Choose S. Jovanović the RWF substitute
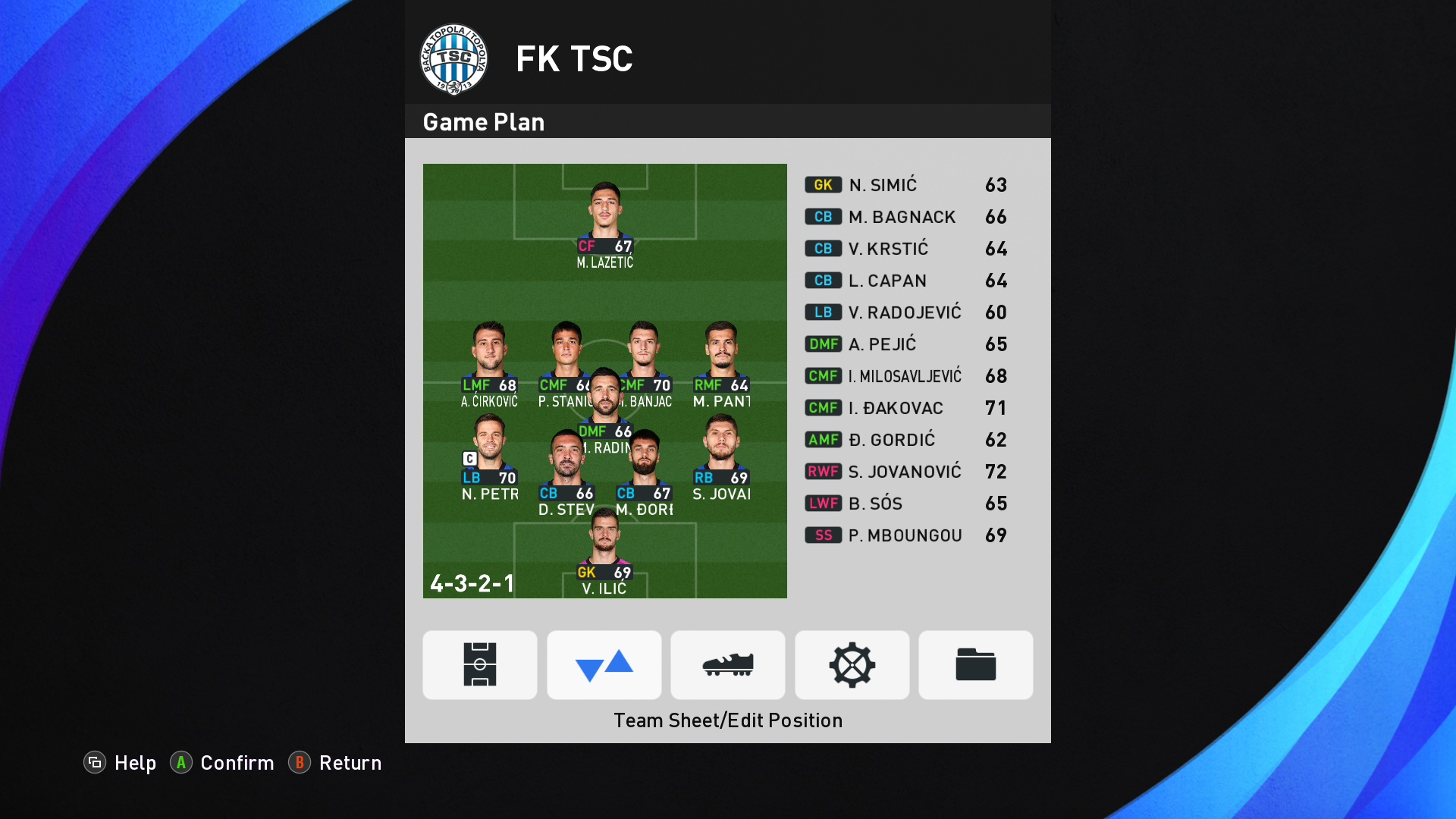 [x=906, y=472]
